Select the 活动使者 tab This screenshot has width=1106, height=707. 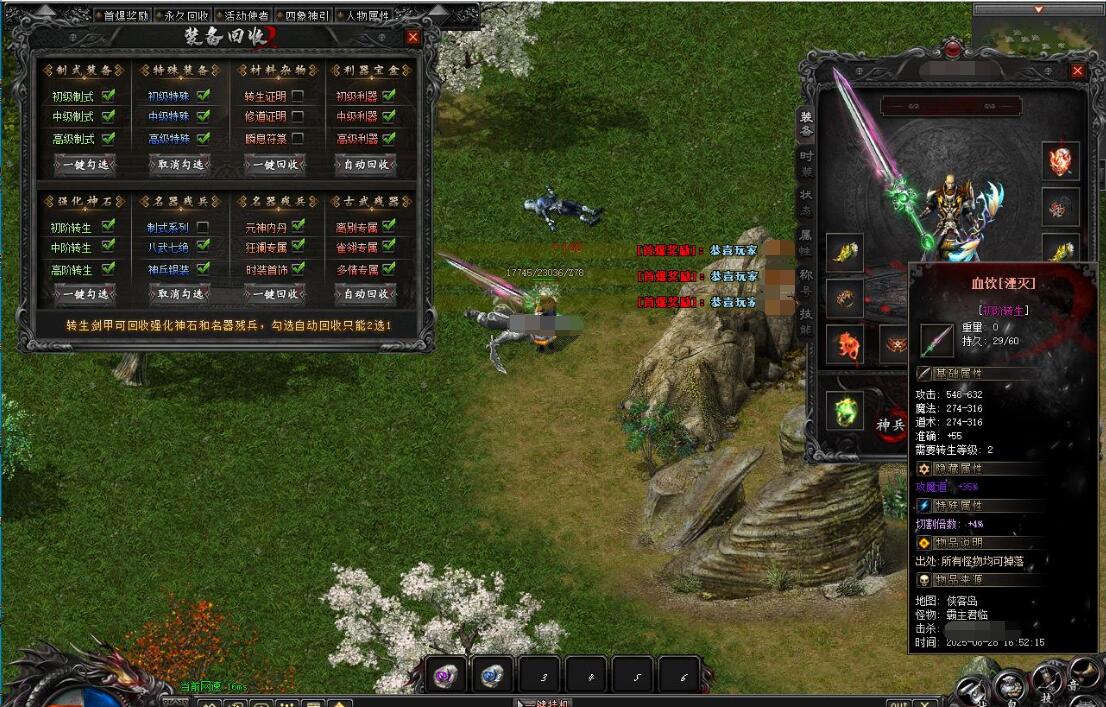pyautogui.click(x=246, y=16)
